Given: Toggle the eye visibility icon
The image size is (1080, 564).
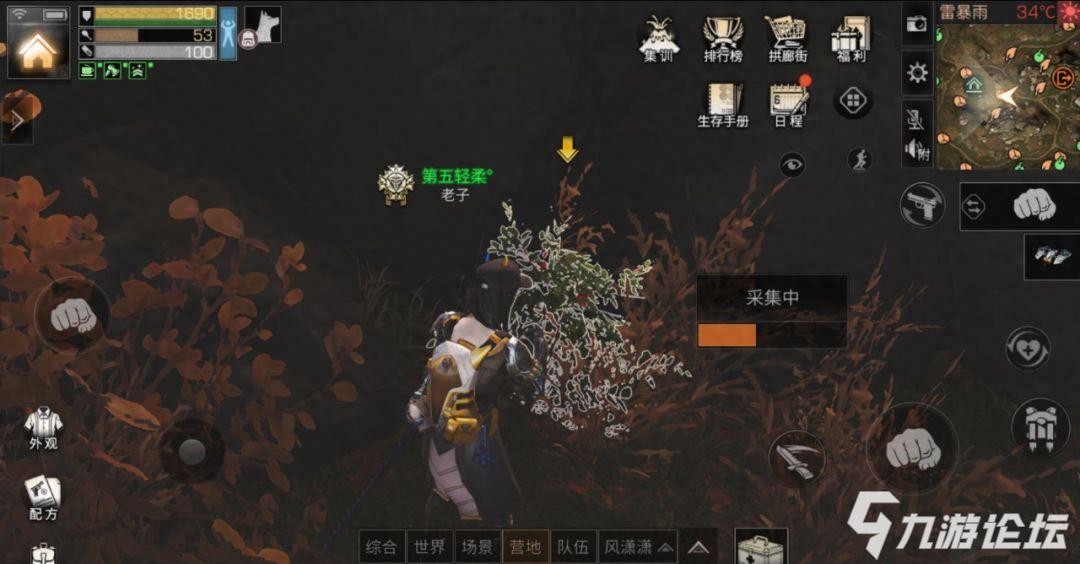Looking at the screenshot, I should coord(792,165).
